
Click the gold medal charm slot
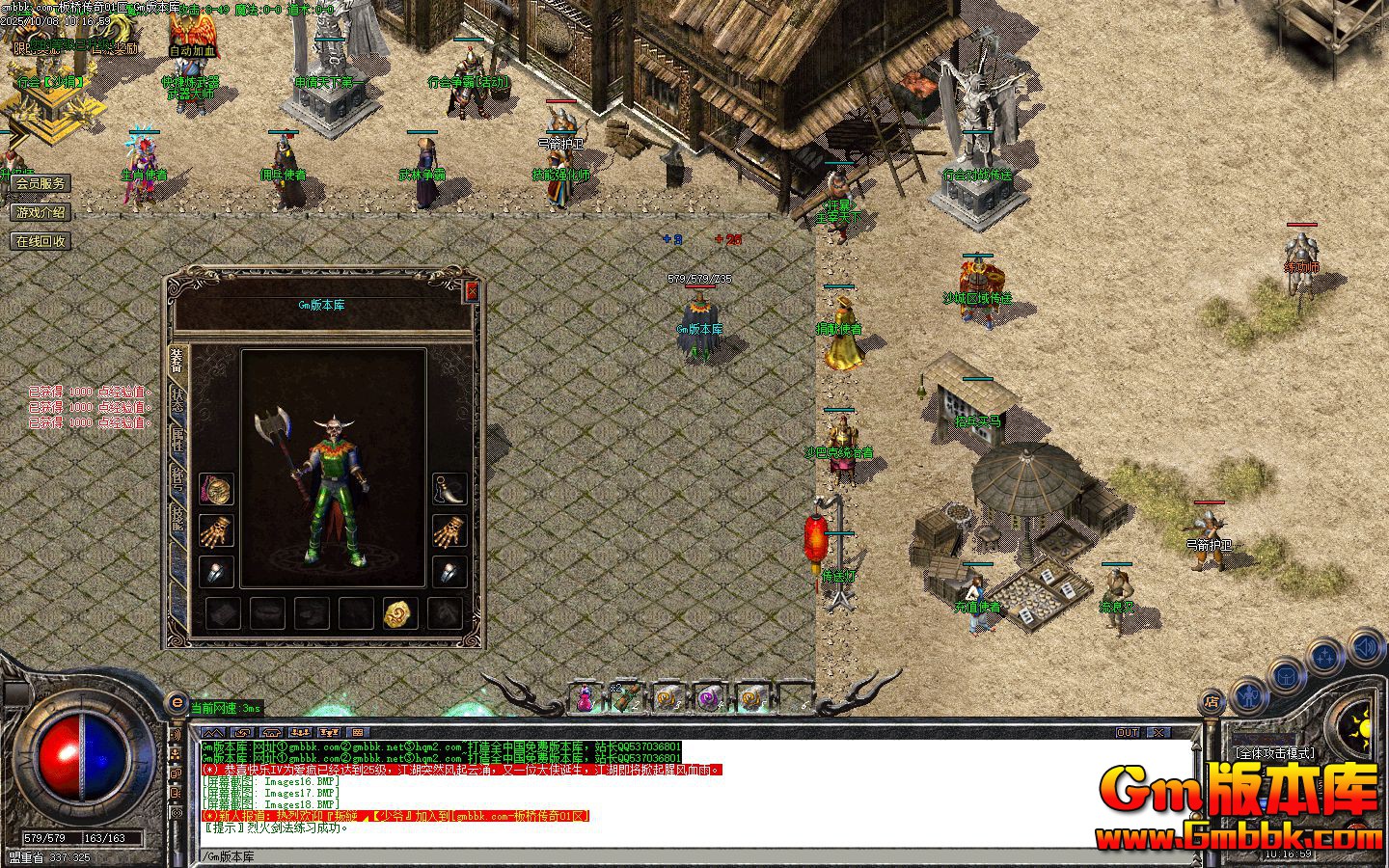pos(399,612)
